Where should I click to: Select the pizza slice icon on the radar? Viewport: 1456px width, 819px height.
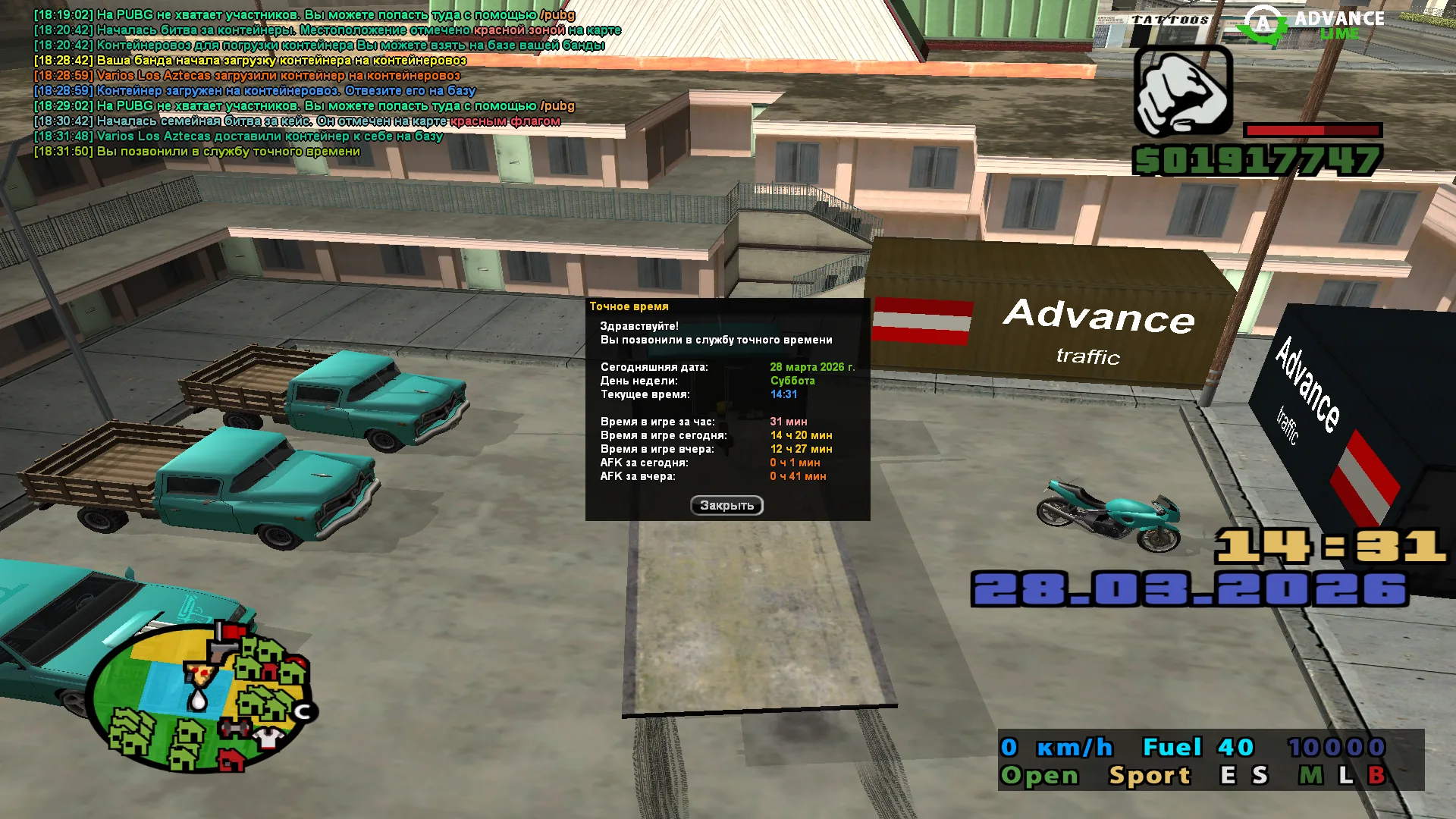[x=200, y=674]
